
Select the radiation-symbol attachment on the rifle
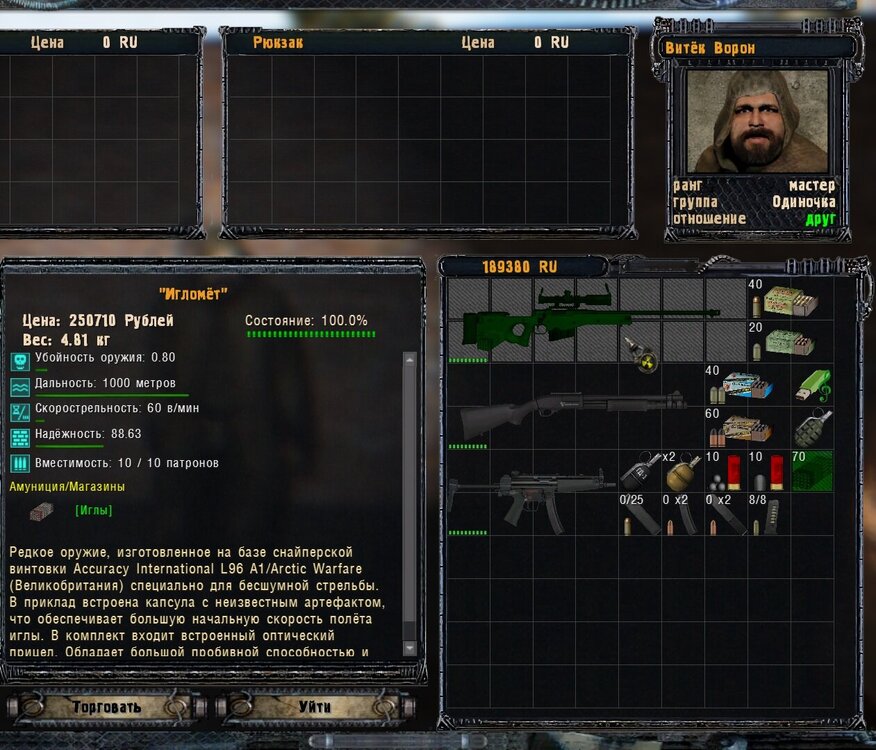point(638,350)
